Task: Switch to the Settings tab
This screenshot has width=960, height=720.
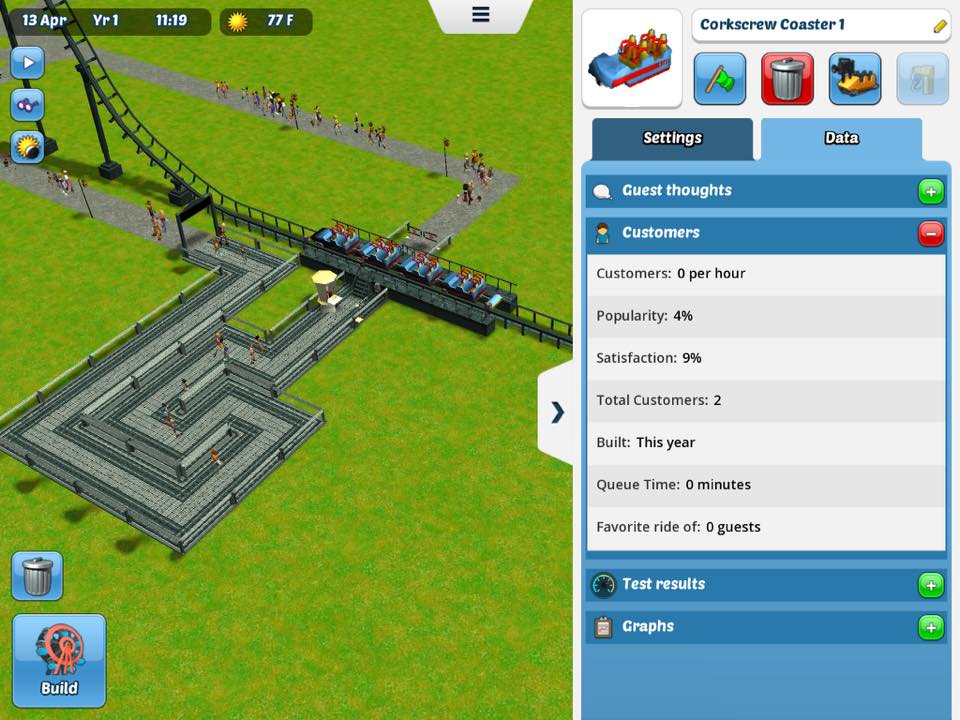Action: (x=672, y=139)
